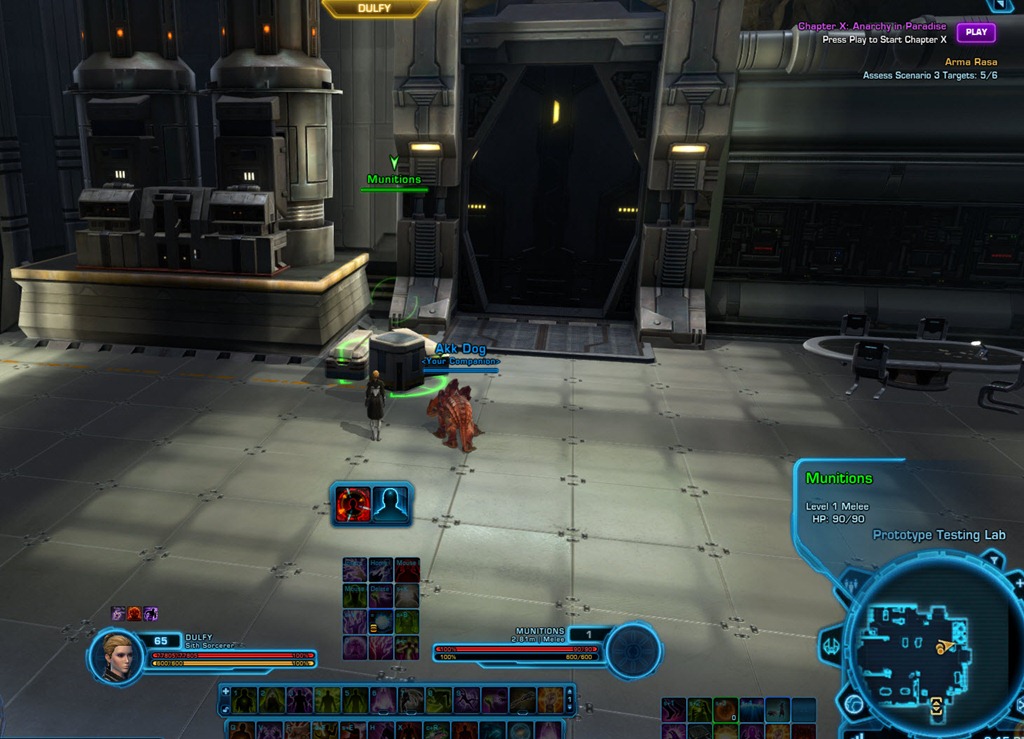Click the plus button on the quickbar

pos(225,691)
